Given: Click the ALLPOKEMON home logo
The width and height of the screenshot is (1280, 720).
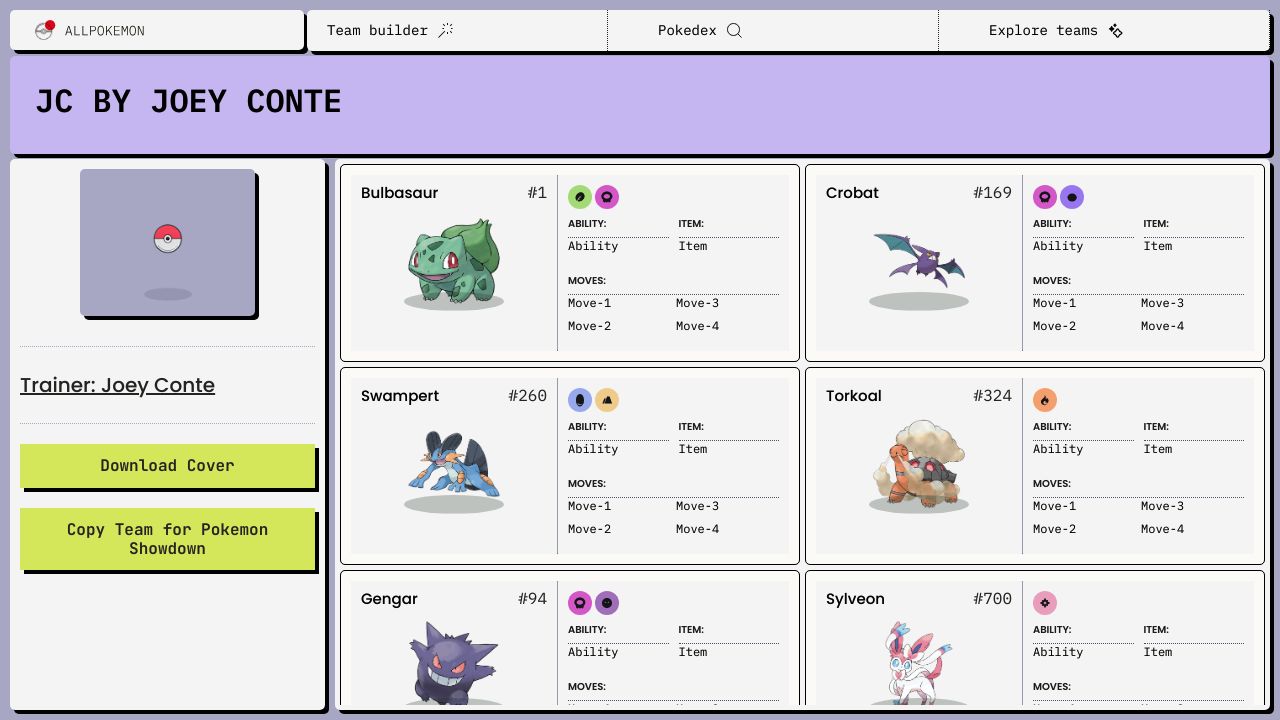Looking at the screenshot, I should tap(92, 31).
